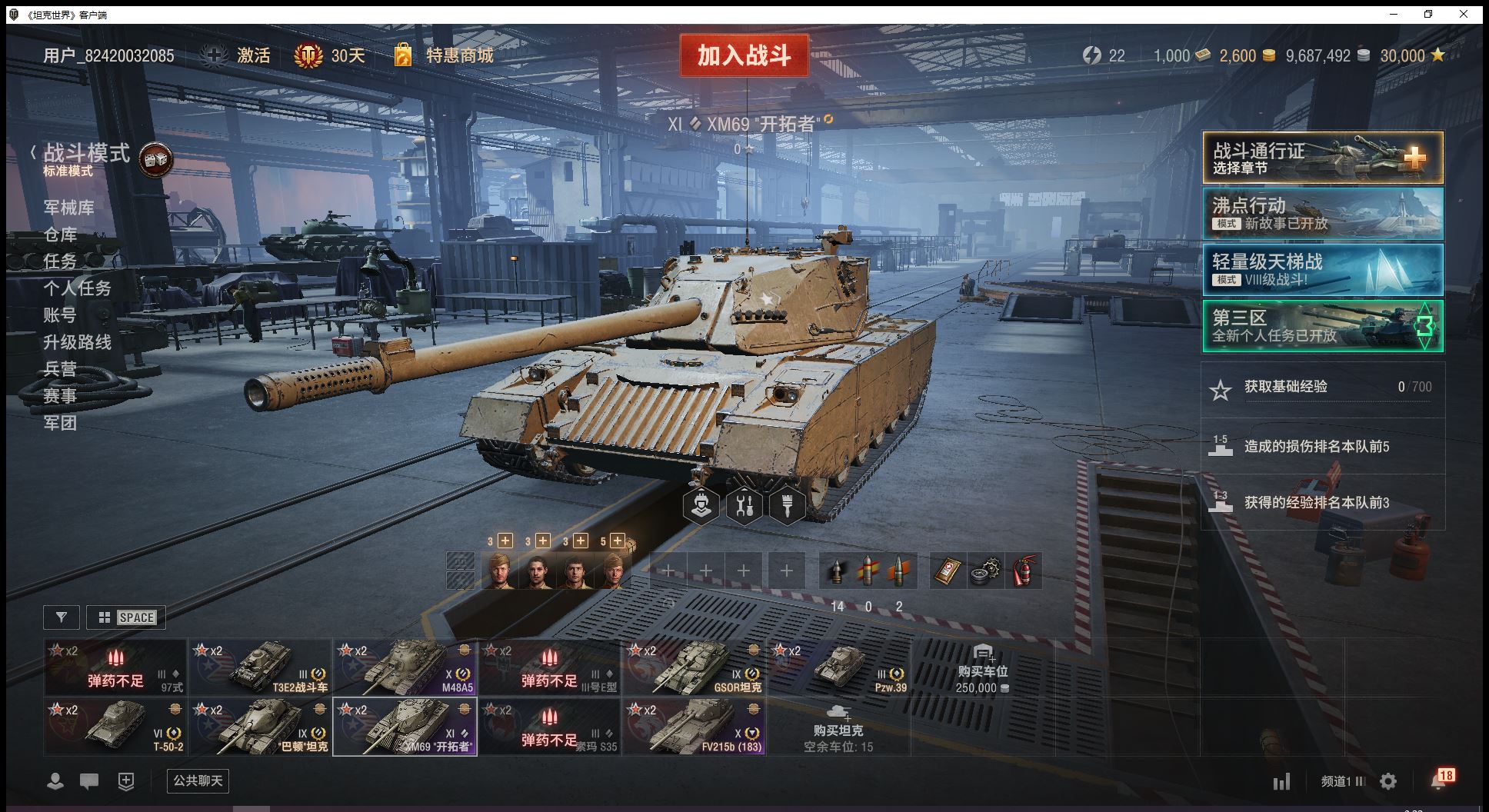
Task: Go to 仓库 storage
Action: [x=60, y=235]
